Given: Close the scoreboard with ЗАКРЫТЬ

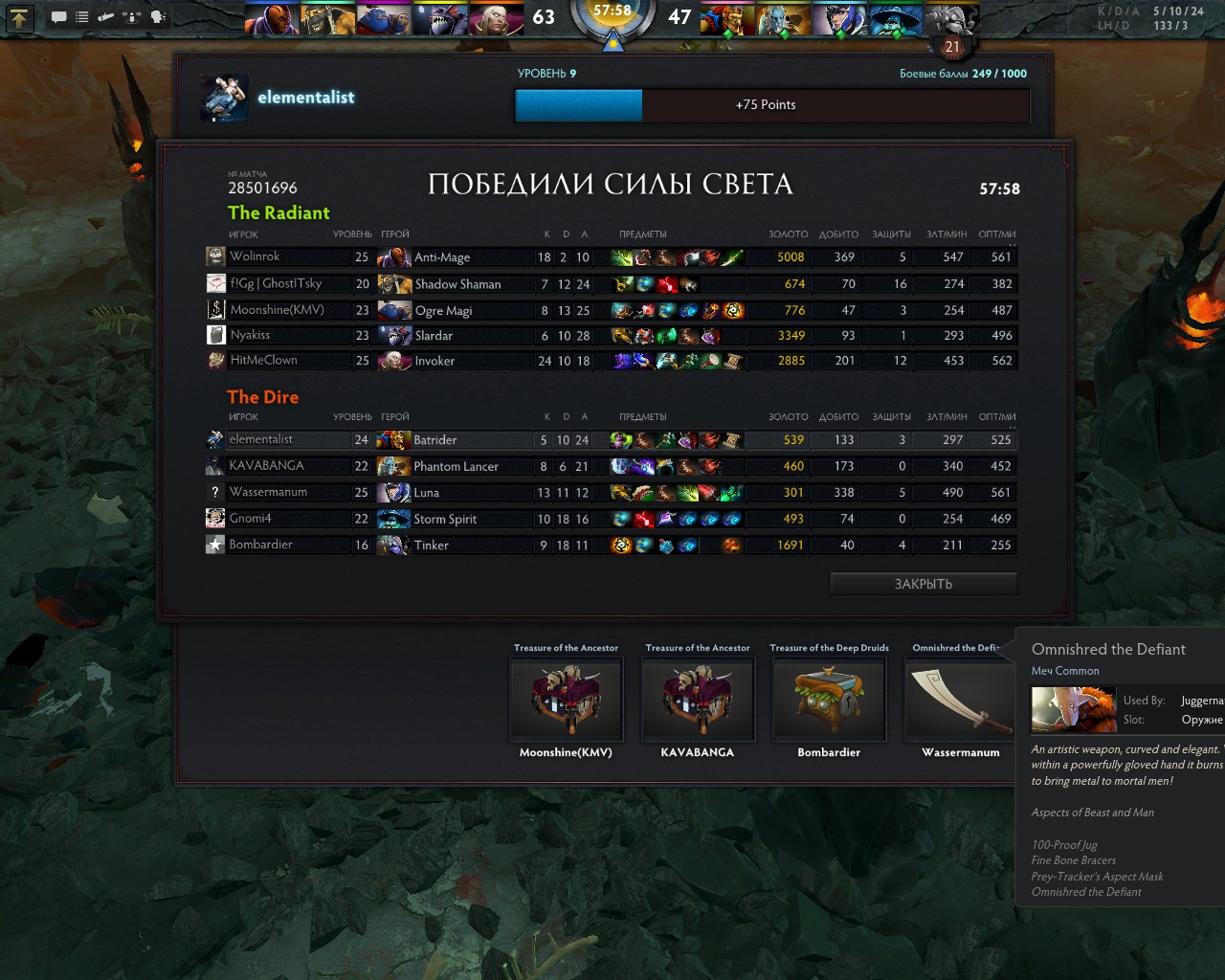Looking at the screenshot, I should [923, 584].
